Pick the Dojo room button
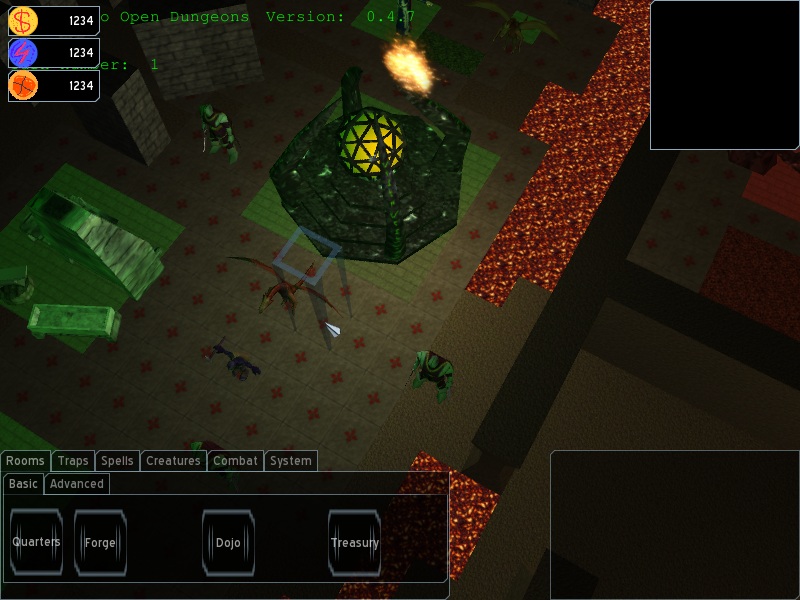Viewport: 800px width, 600px height. click(228, 543)
